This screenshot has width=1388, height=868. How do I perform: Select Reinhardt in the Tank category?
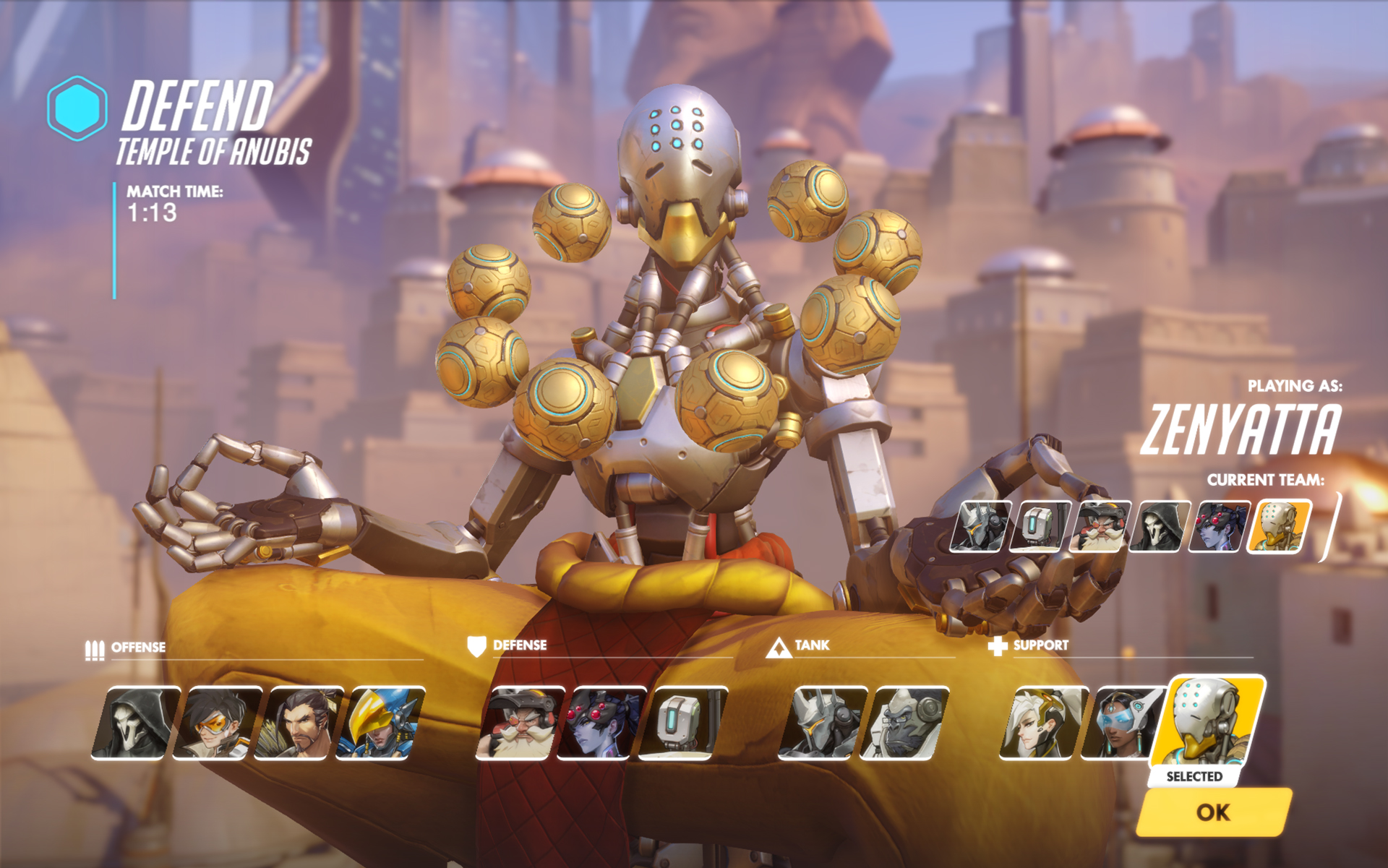823,723
